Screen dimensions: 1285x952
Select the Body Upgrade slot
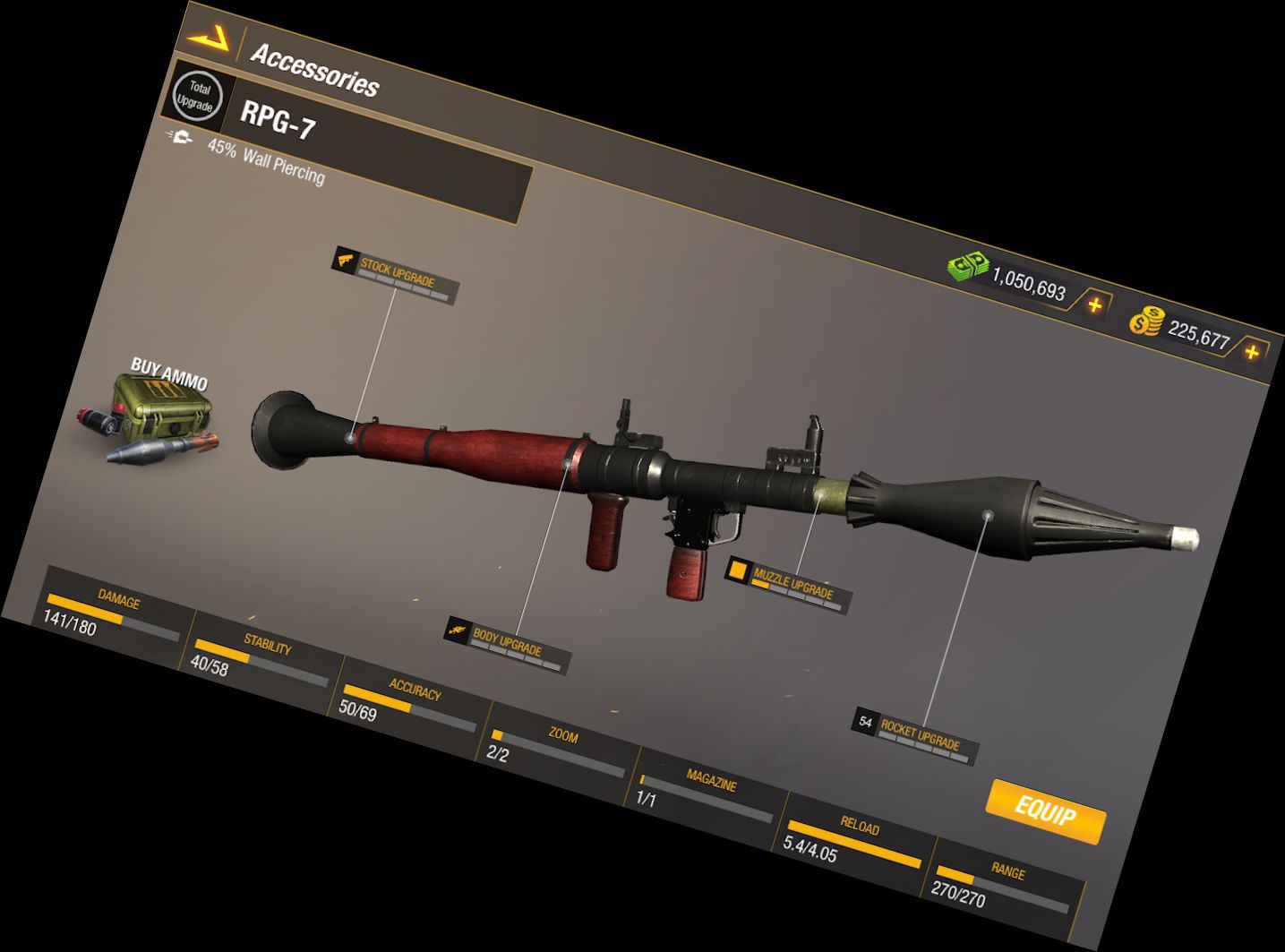(x=507, y=644)
